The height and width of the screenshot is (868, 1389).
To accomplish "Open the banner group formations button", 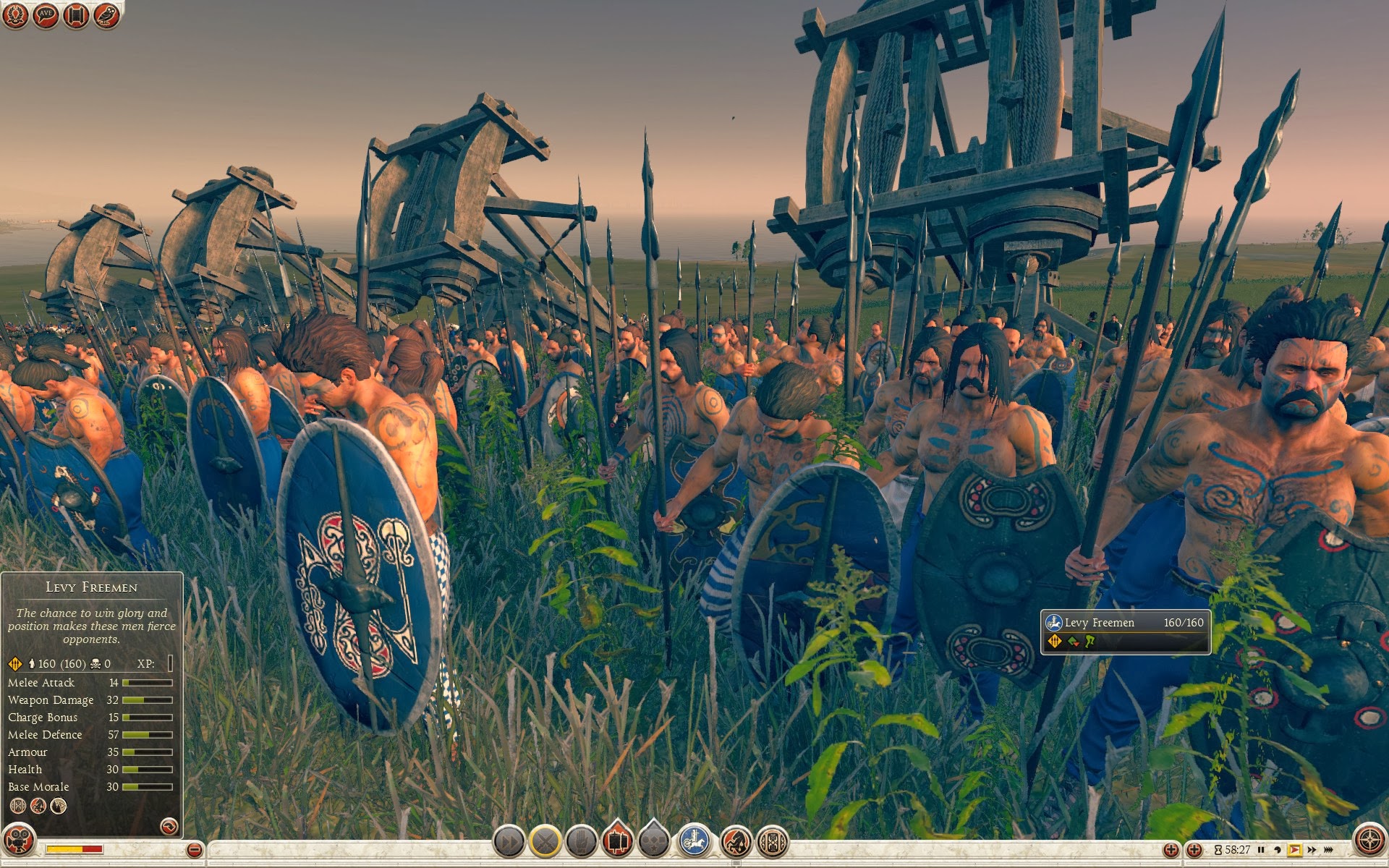I will (617, 841).
